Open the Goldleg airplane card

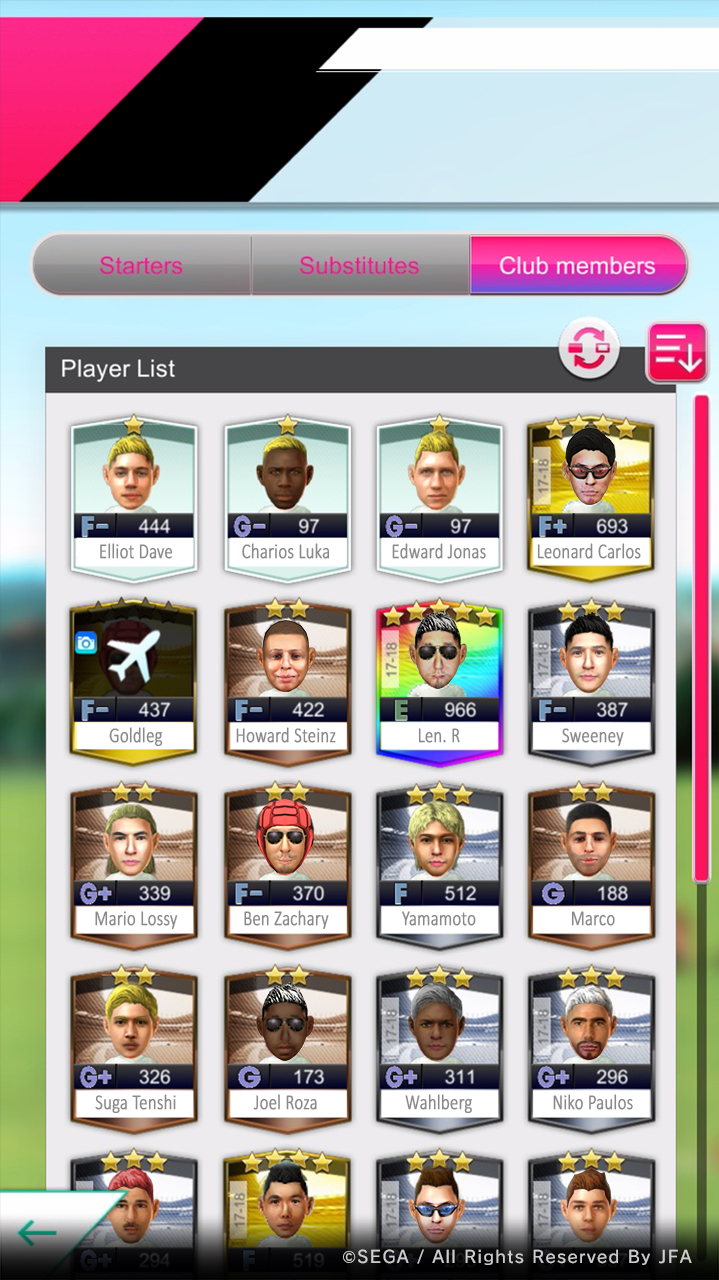(x=135, y=681)
